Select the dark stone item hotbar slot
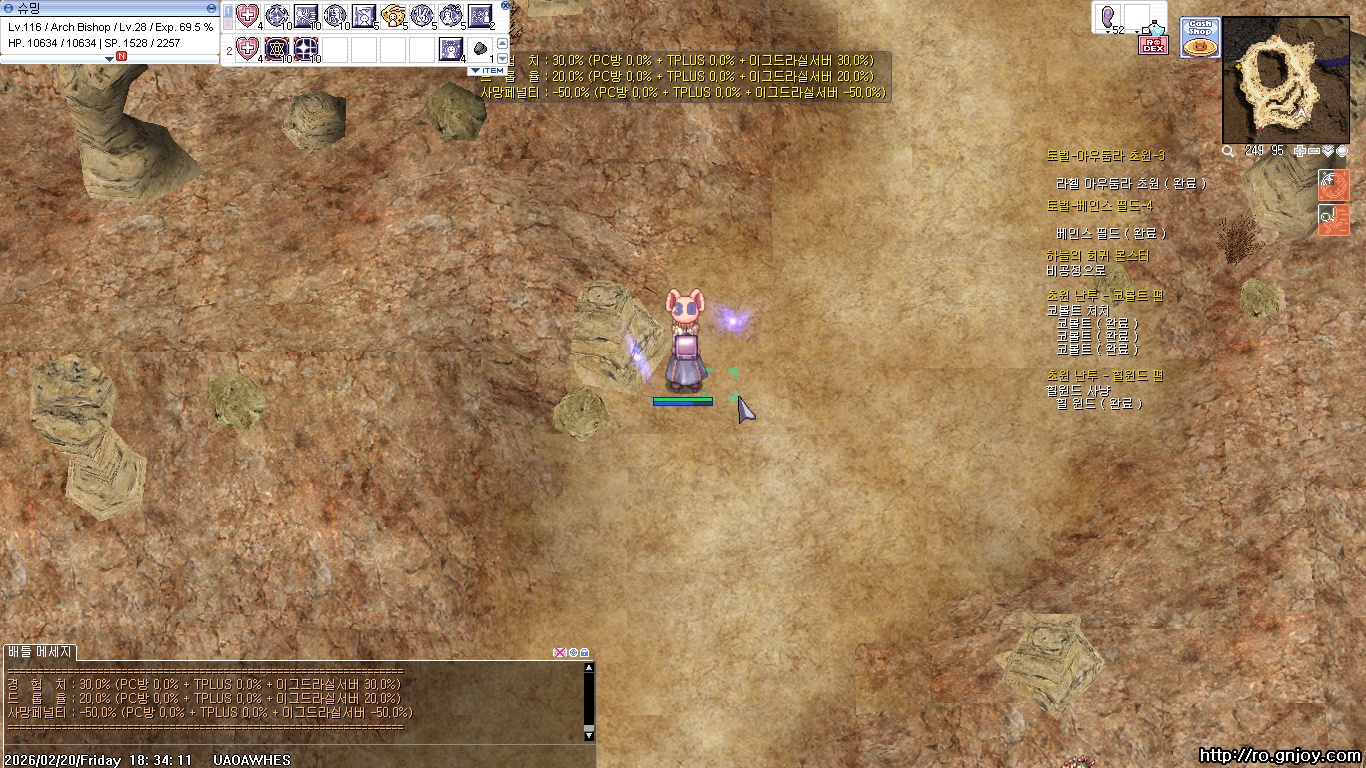 pos(480,48)
